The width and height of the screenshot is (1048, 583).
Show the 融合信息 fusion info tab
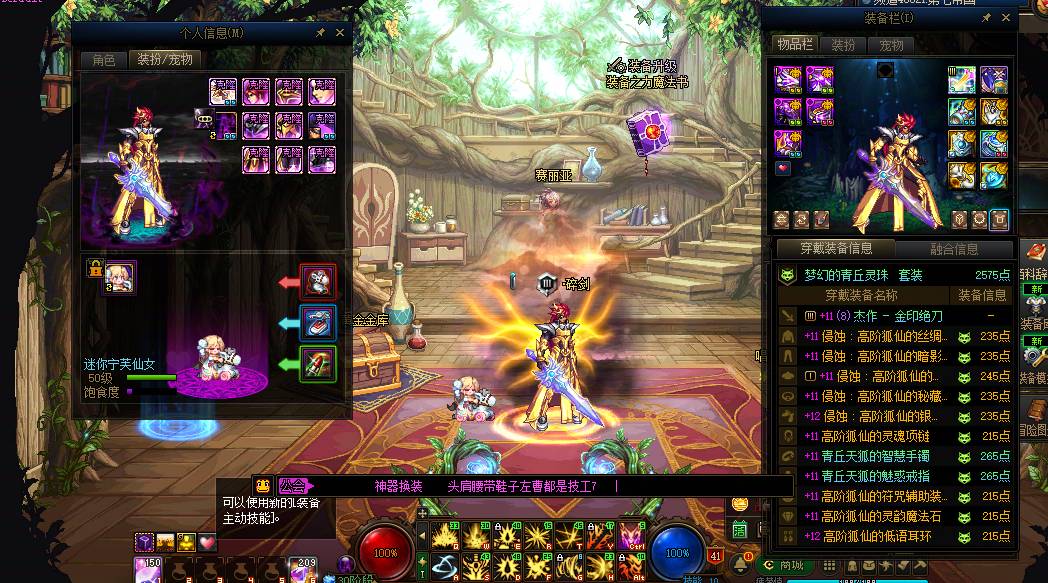953,249
